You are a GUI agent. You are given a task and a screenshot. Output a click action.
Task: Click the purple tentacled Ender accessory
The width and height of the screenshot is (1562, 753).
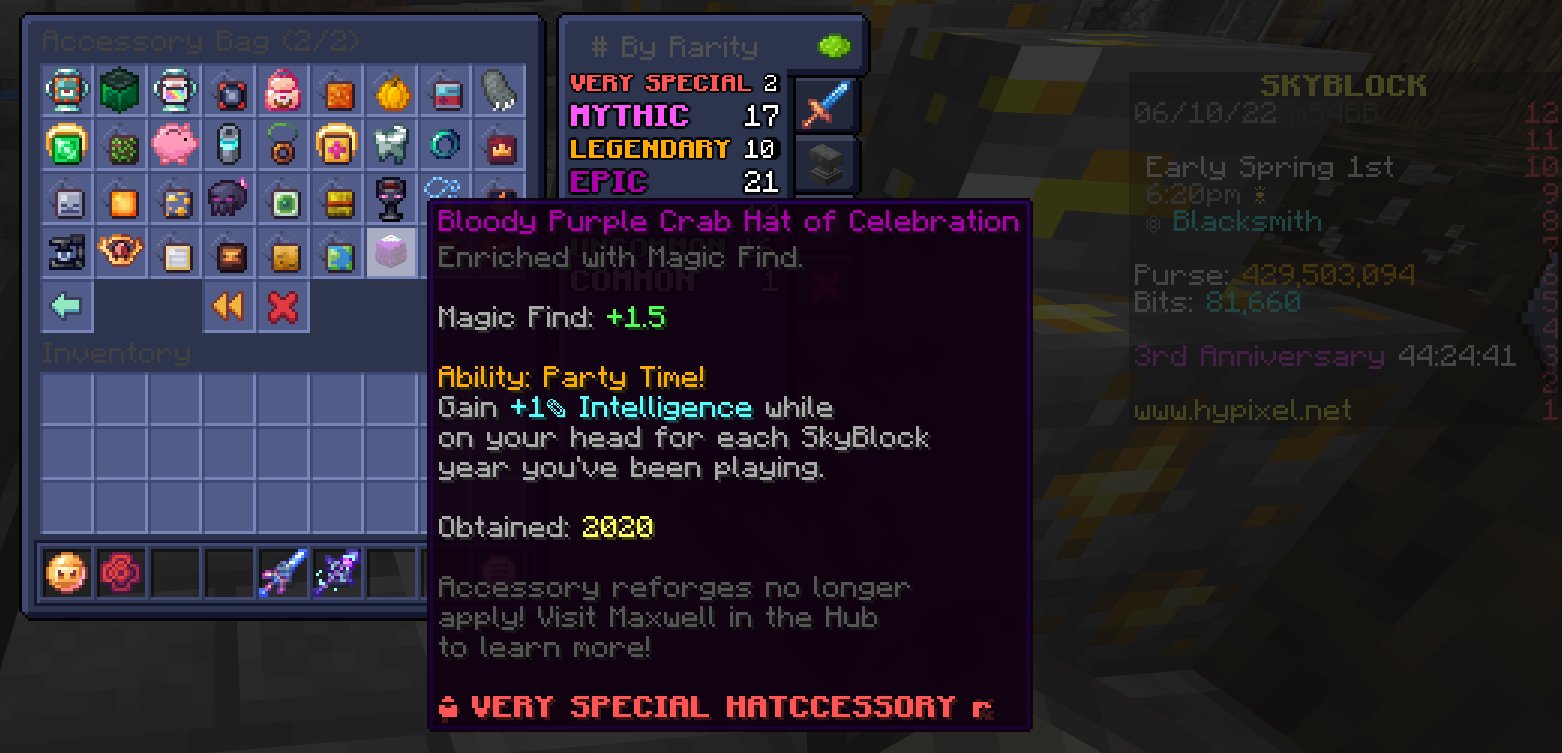[228, 199]
